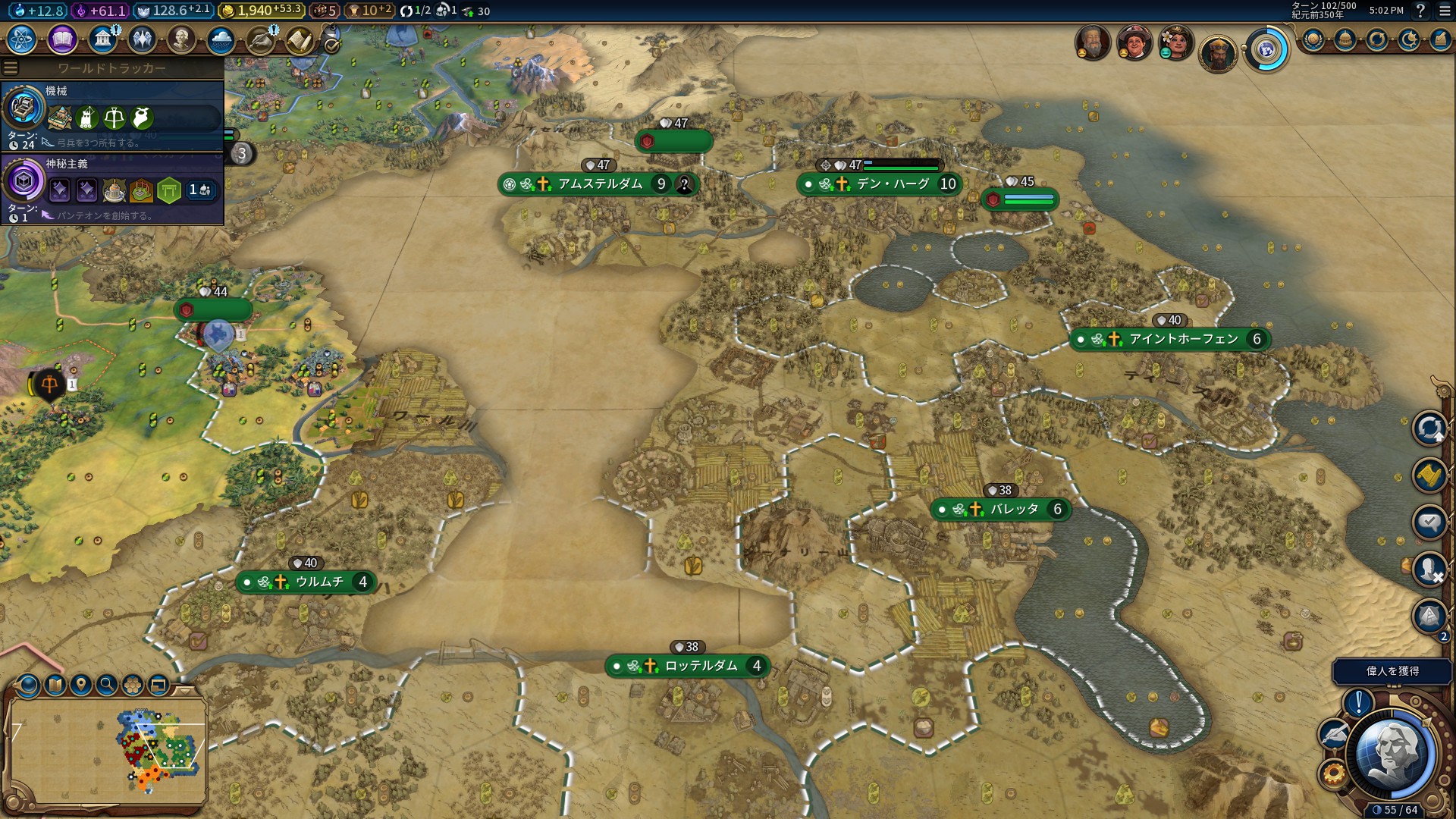The height and width of the screenshot is (819, 1456).
Task: Open the technology tree atom icon
Action: 22,39
